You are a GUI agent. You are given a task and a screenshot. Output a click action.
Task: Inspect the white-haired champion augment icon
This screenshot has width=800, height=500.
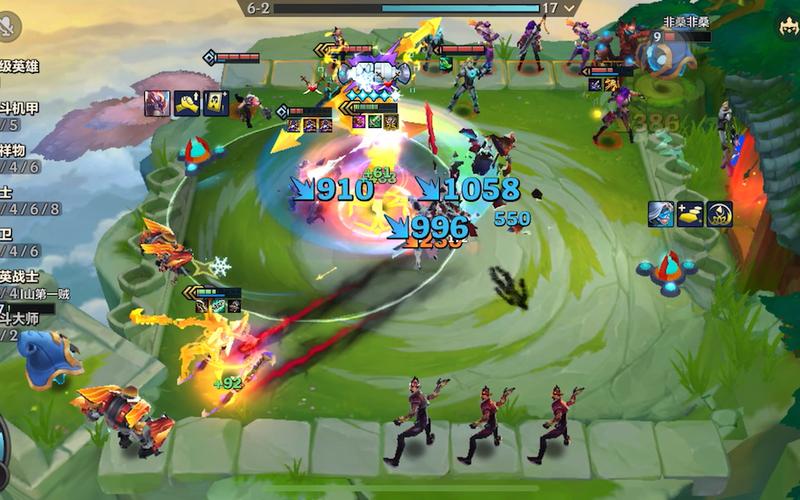click(x=660, y=213)
